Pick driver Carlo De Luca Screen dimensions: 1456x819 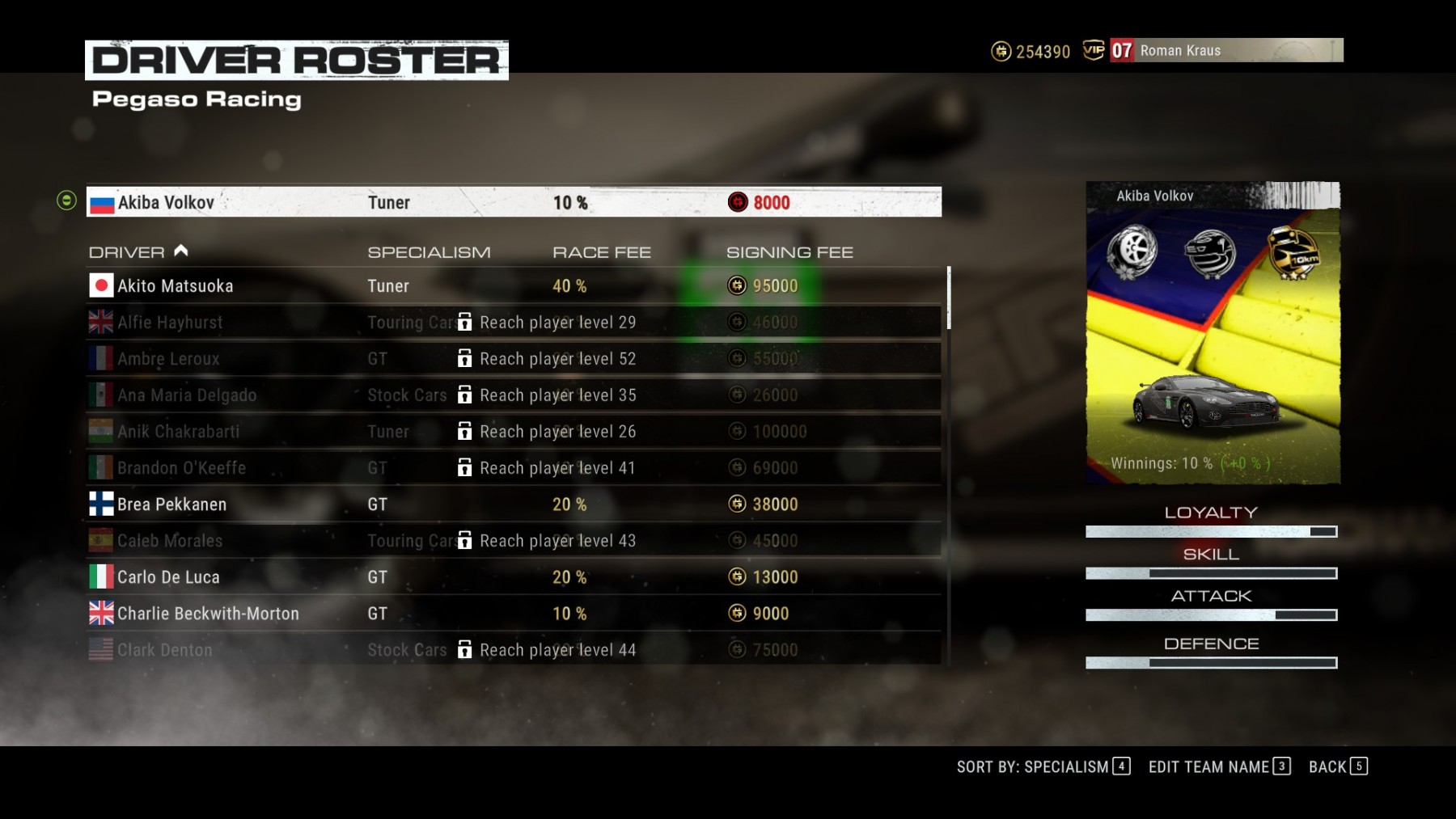click(513, 577)
